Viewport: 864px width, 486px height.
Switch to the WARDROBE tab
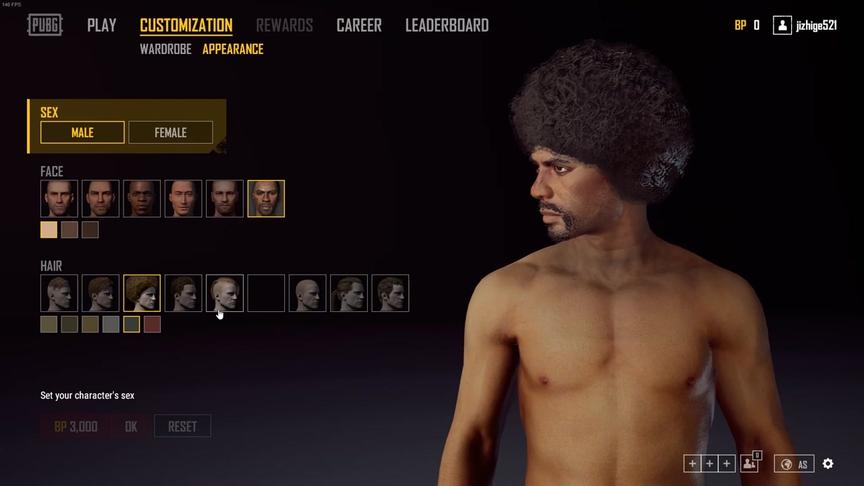[166, 49]
